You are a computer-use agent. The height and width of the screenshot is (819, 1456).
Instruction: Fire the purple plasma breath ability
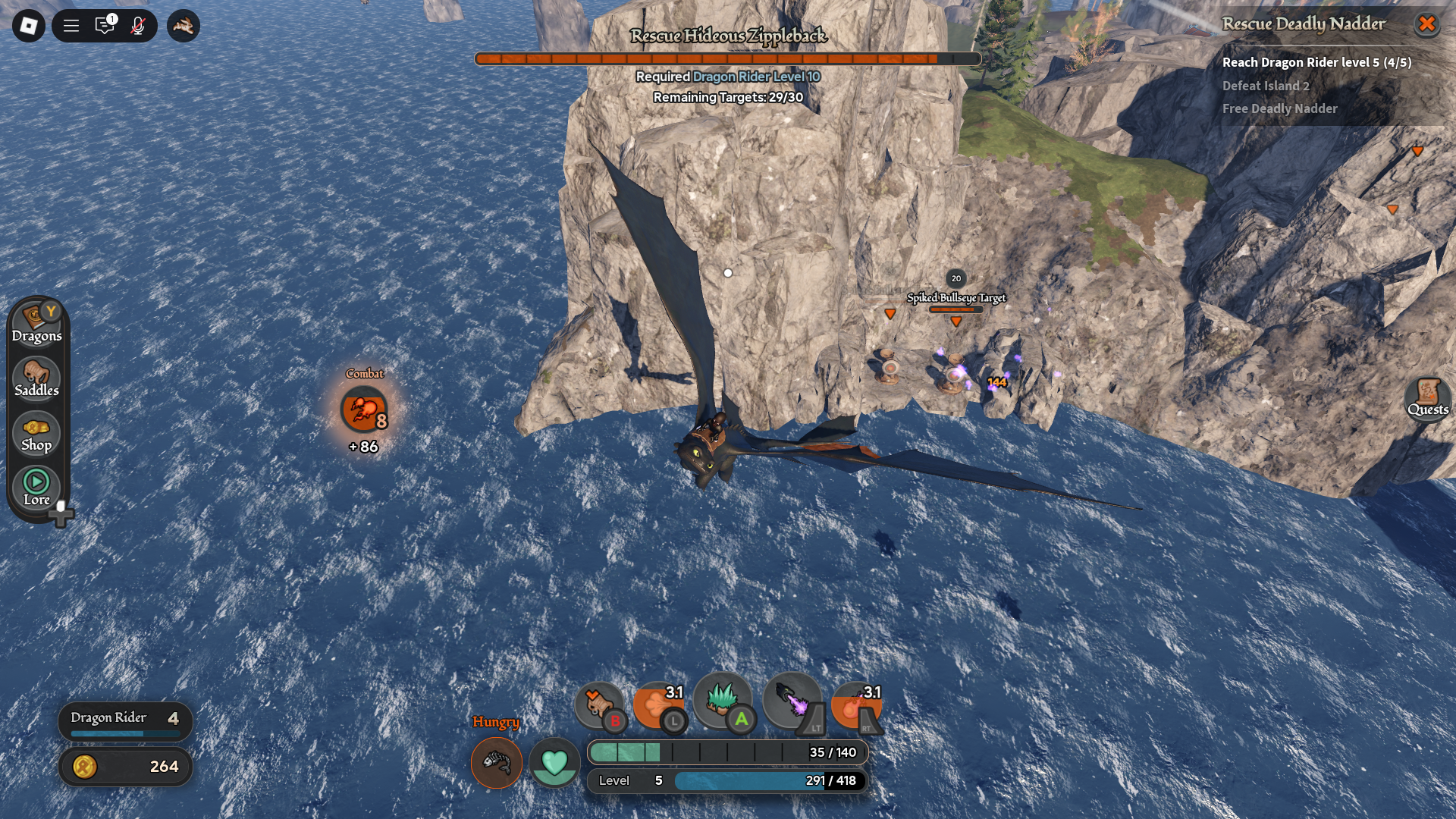point(792,701)
